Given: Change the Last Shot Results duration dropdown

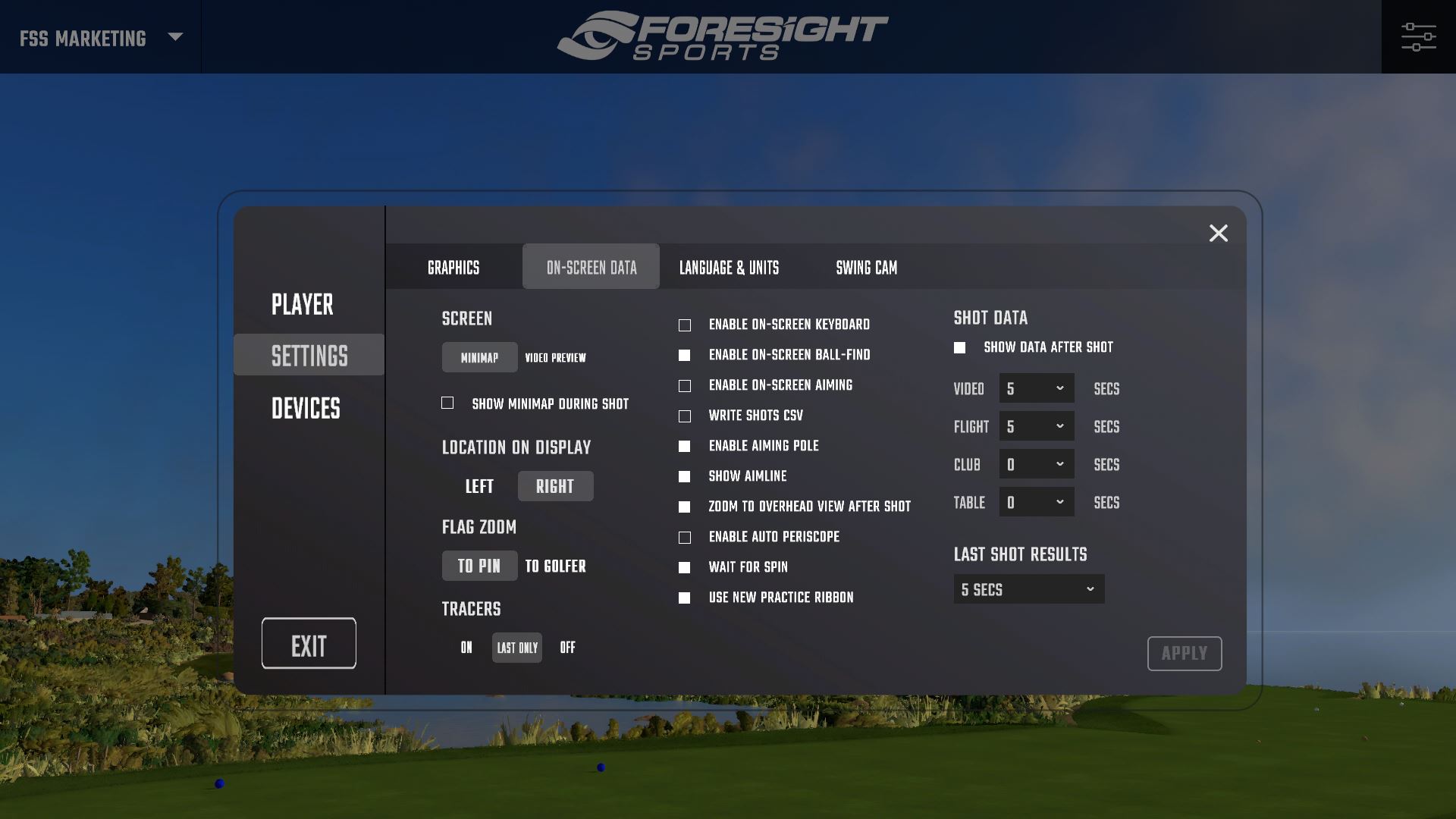Looking at the screenshot, I should 1028,588.
